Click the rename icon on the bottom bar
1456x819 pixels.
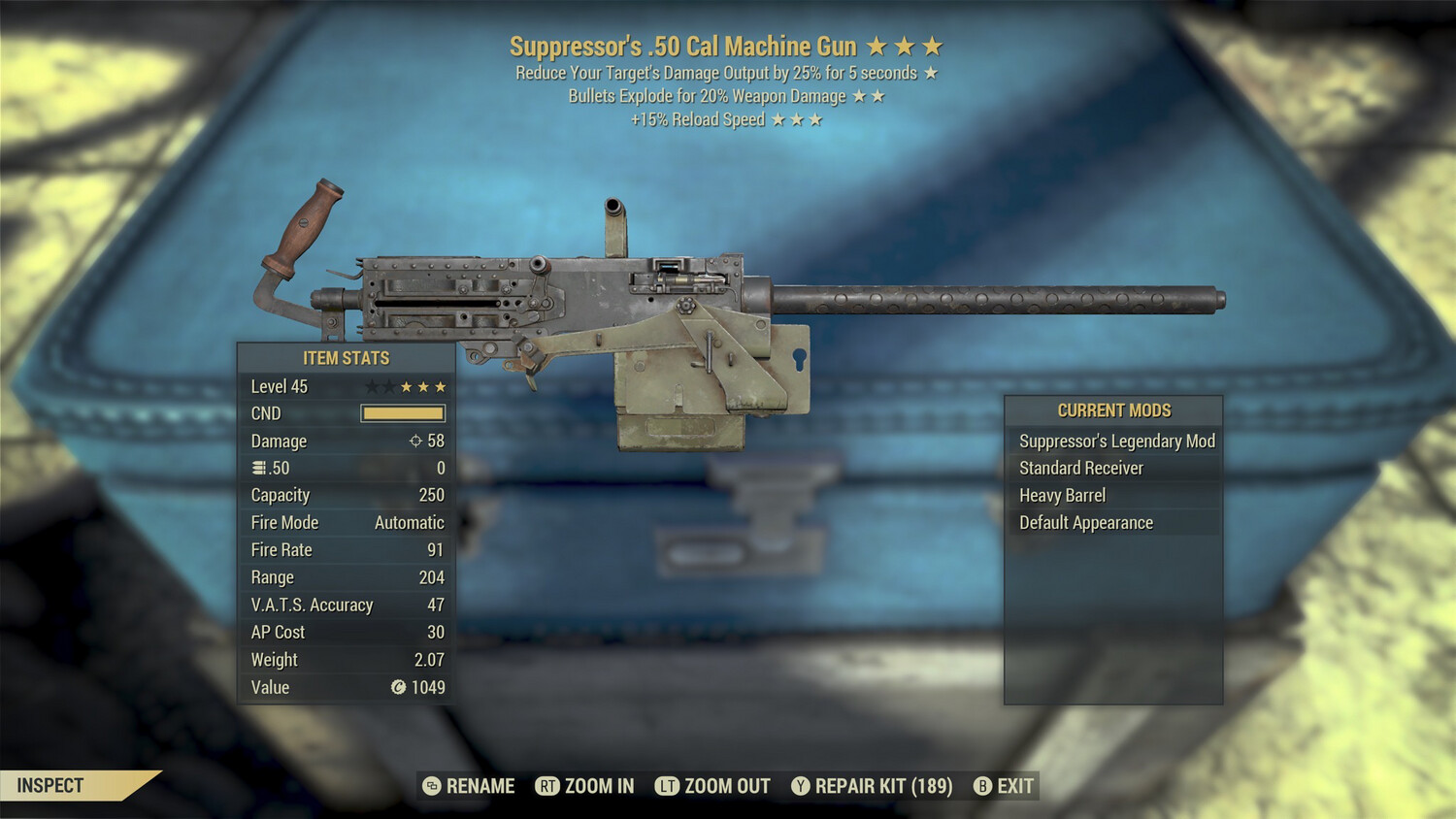(x=430, y=786)
